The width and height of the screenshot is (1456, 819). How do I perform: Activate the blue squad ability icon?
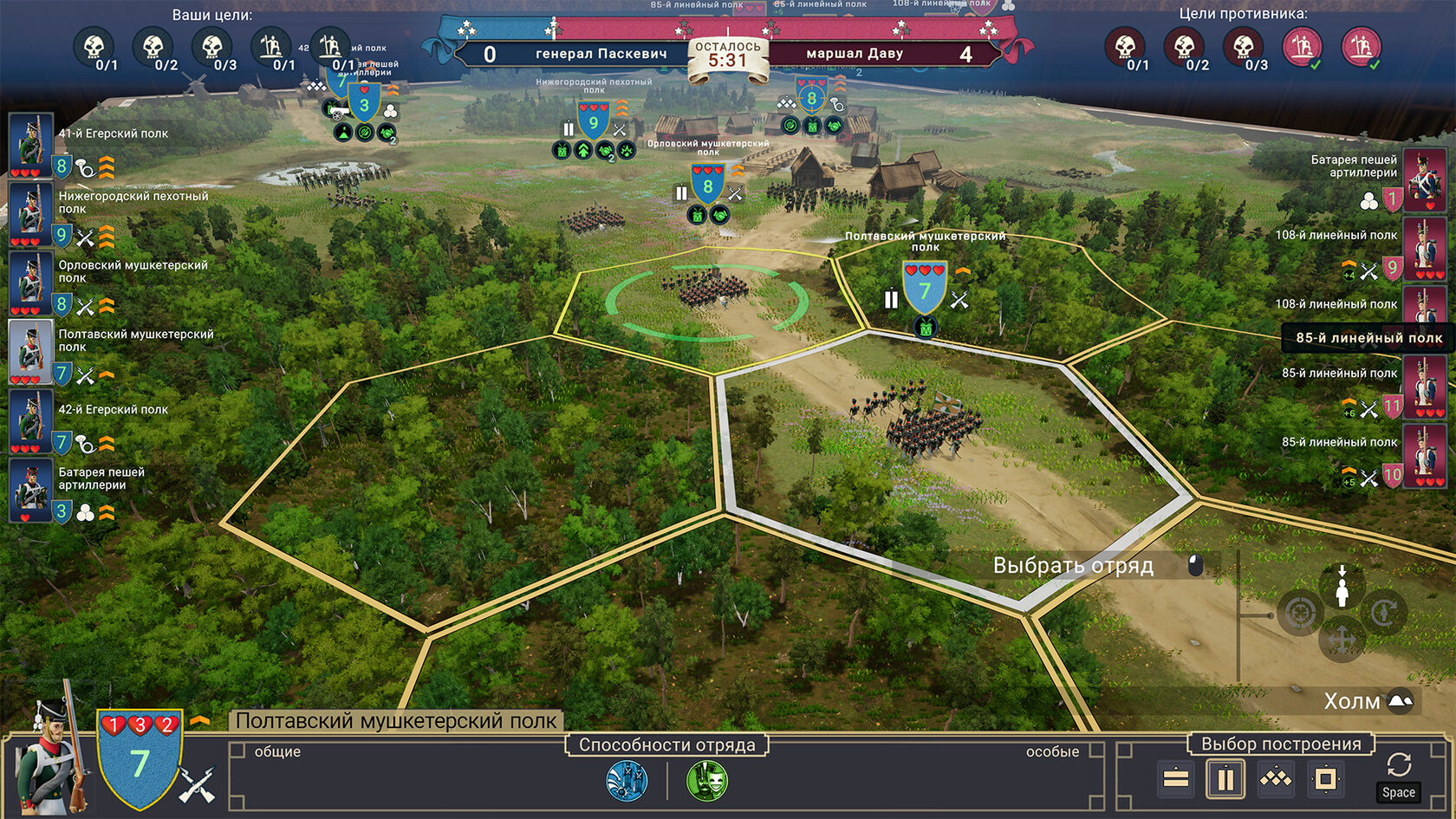pos(627,781)
